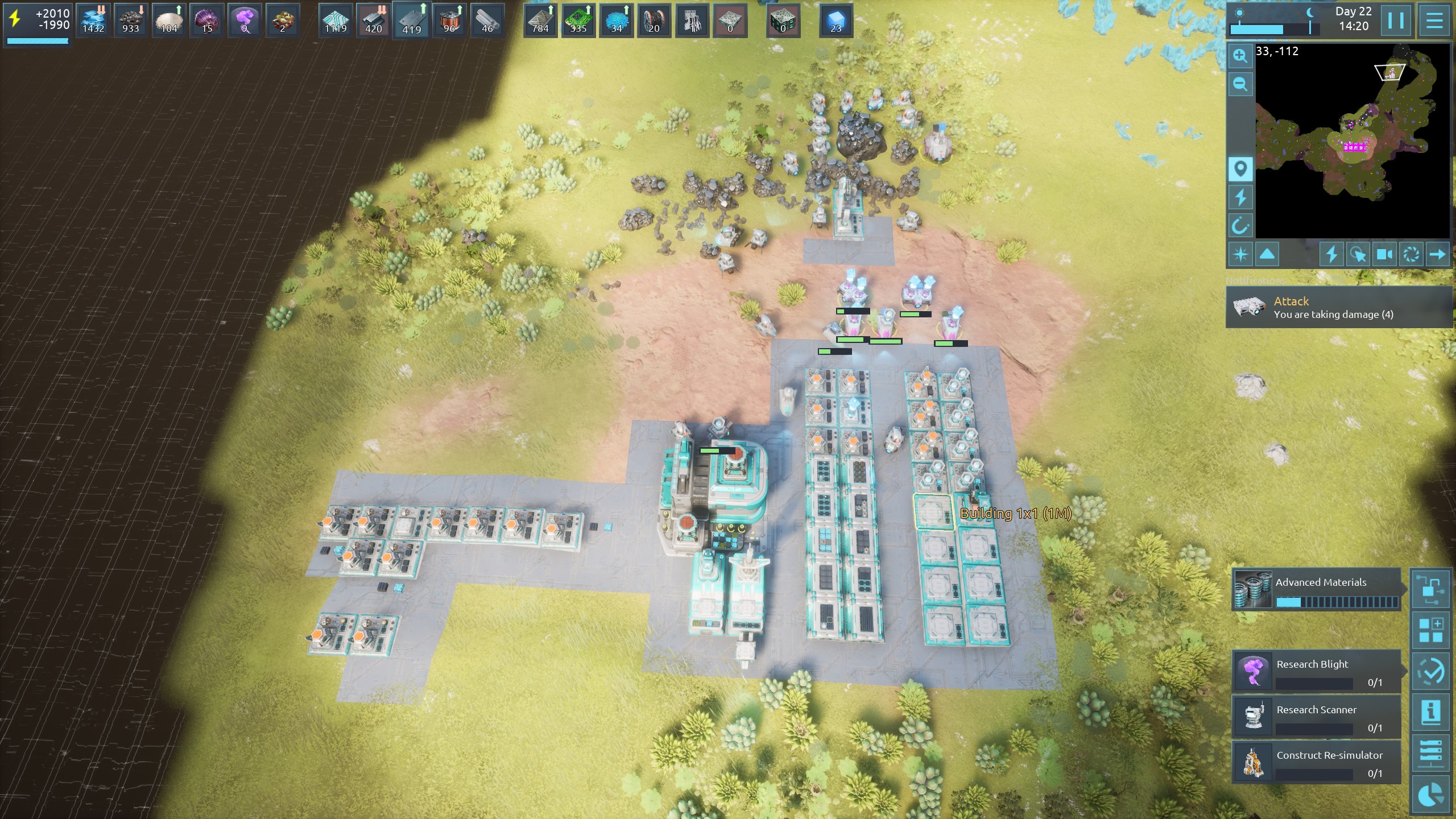Open the pie chart statistics panel

(1431, 795)
